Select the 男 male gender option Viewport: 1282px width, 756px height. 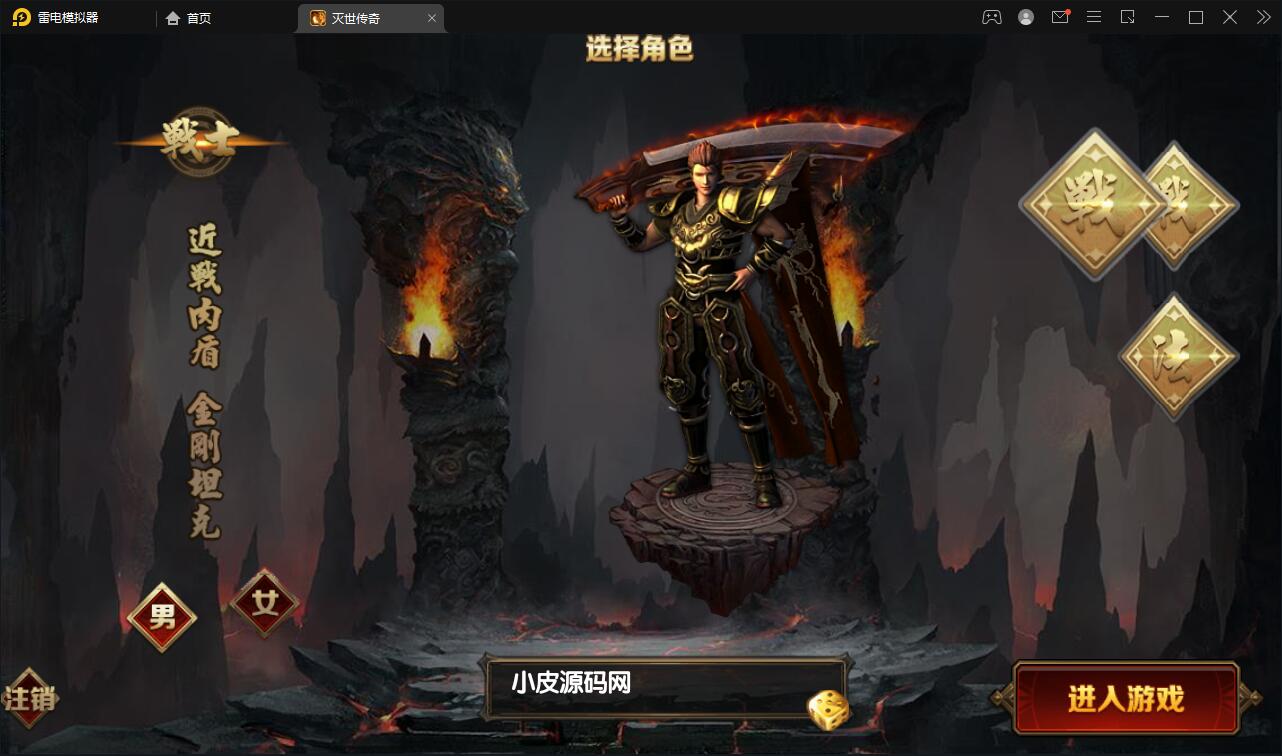pyautogui.click(x=161, y=616)
